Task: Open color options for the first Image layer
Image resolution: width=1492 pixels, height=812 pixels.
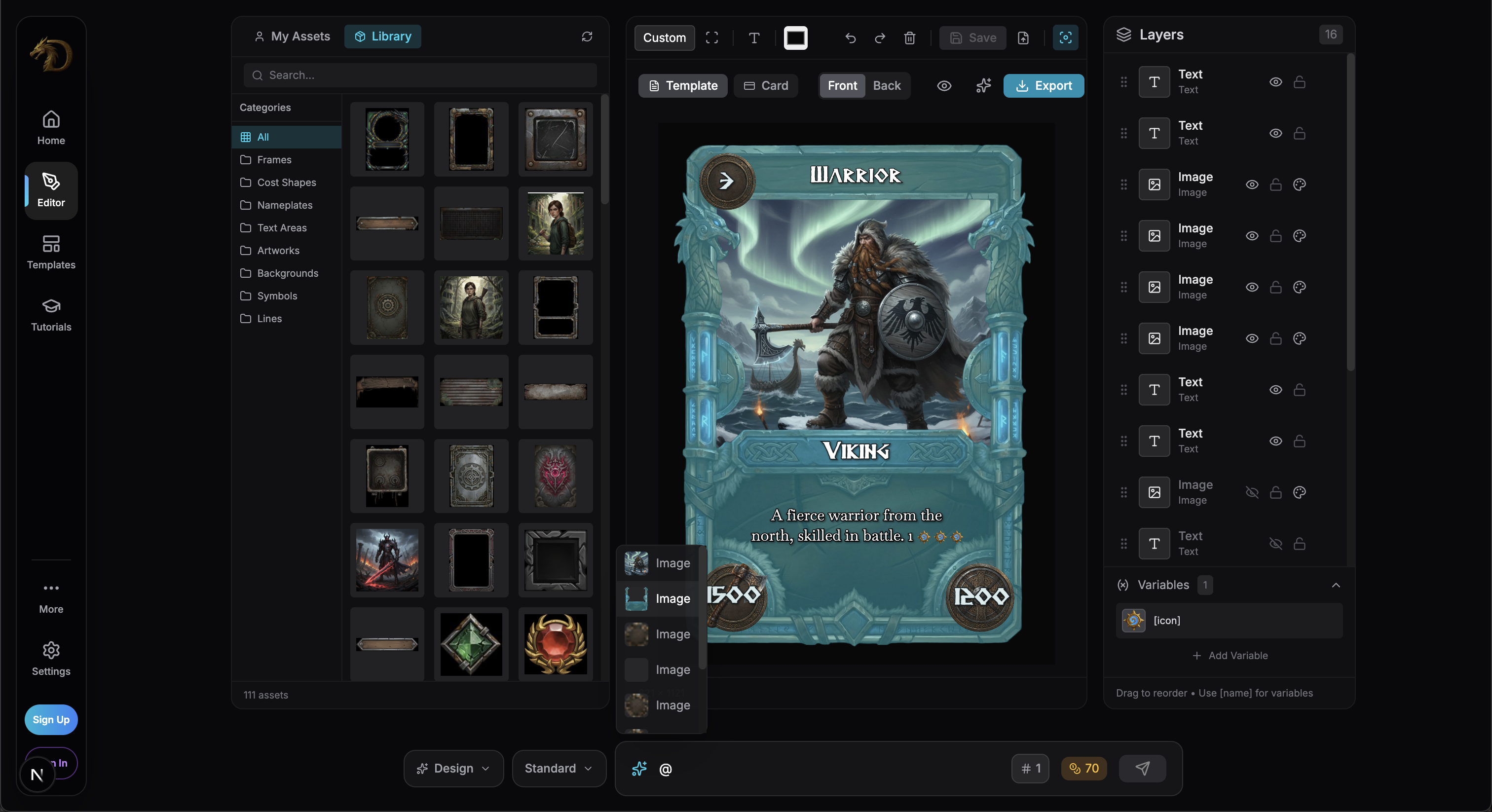Action: coord(1299,184)
